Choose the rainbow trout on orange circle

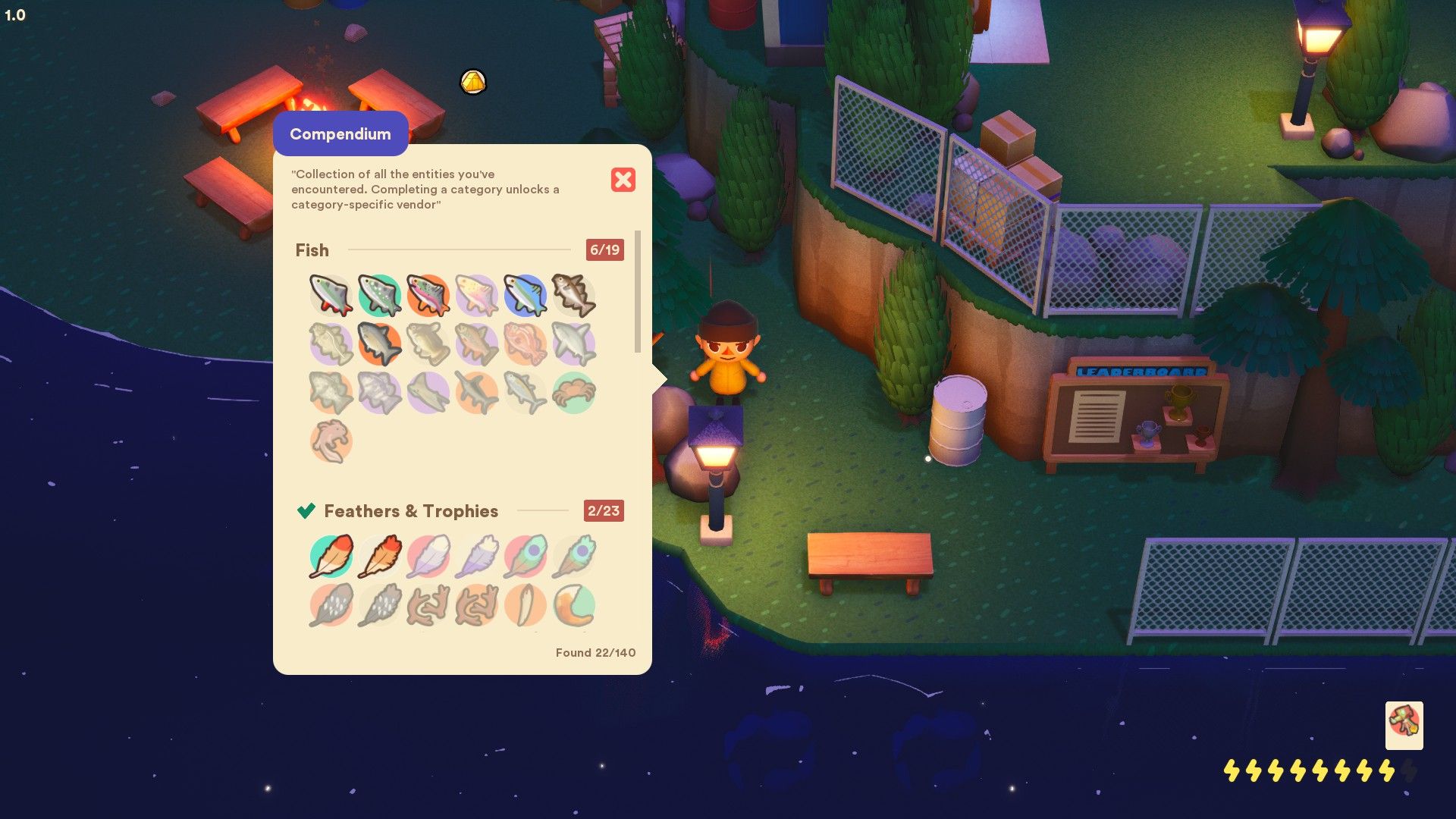tap(428, 295)
